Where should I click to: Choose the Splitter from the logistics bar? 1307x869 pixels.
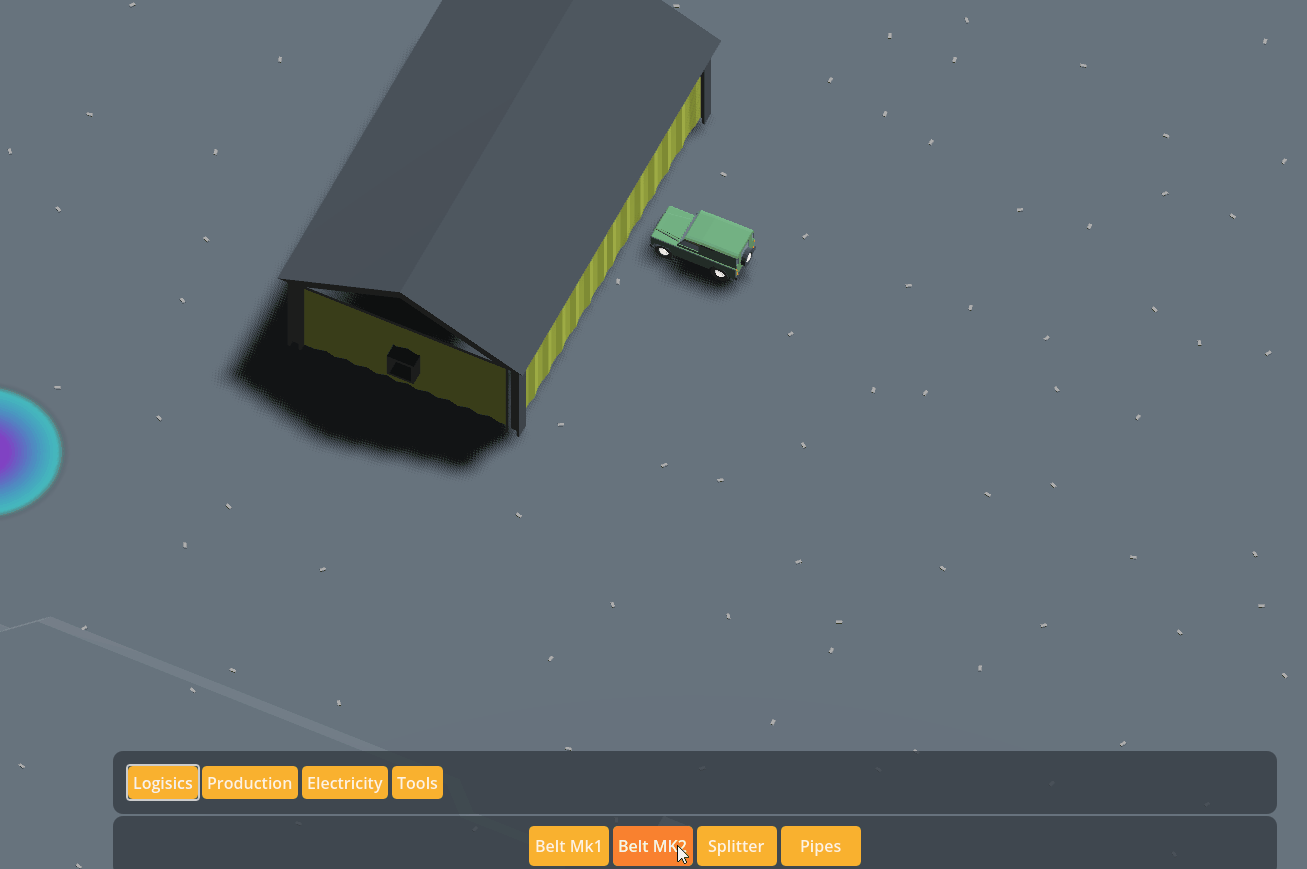(736, 845)
